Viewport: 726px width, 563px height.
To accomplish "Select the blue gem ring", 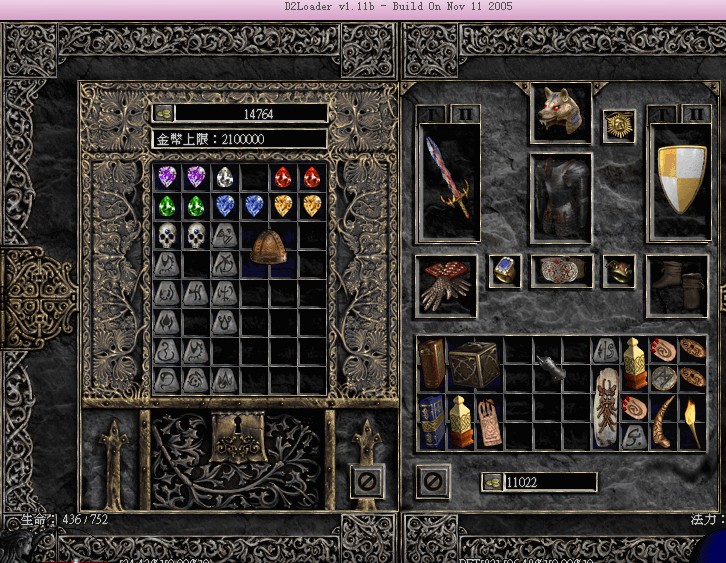I will click(505, 271).
